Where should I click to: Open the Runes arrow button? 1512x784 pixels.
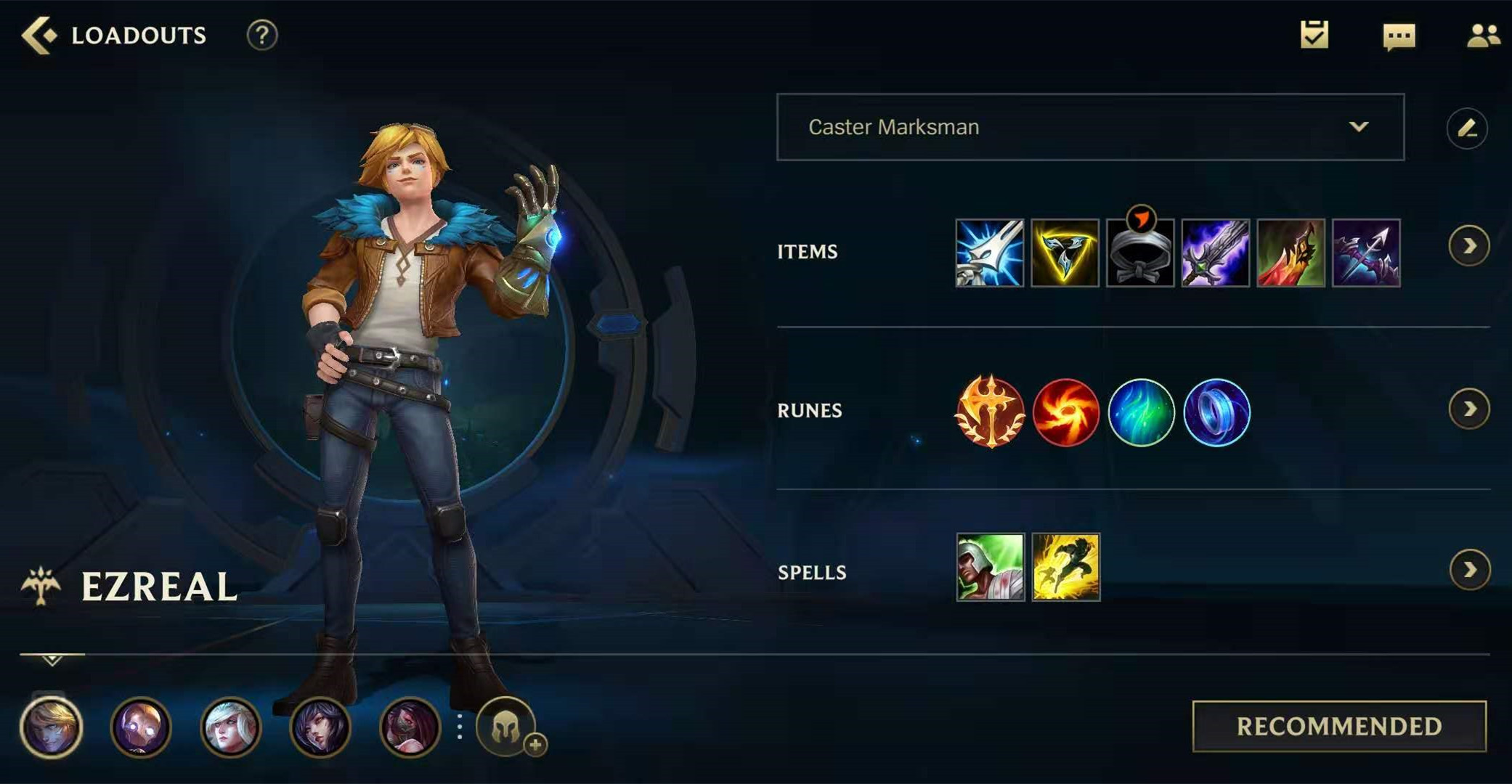click(x=1468, y=409)
